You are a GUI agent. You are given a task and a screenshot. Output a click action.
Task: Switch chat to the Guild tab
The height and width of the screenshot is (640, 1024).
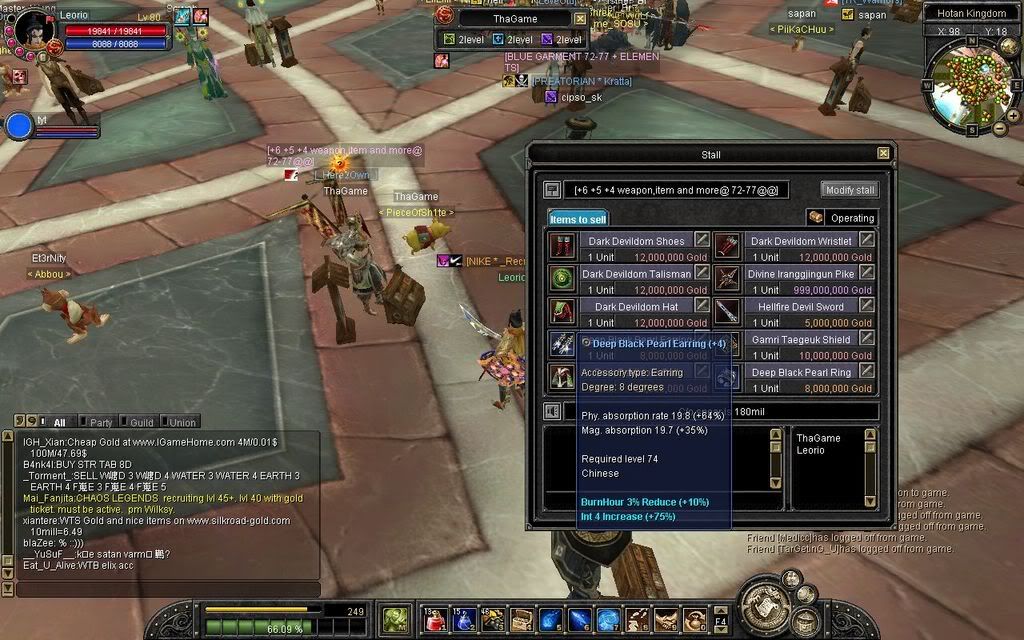click(141, 422)
